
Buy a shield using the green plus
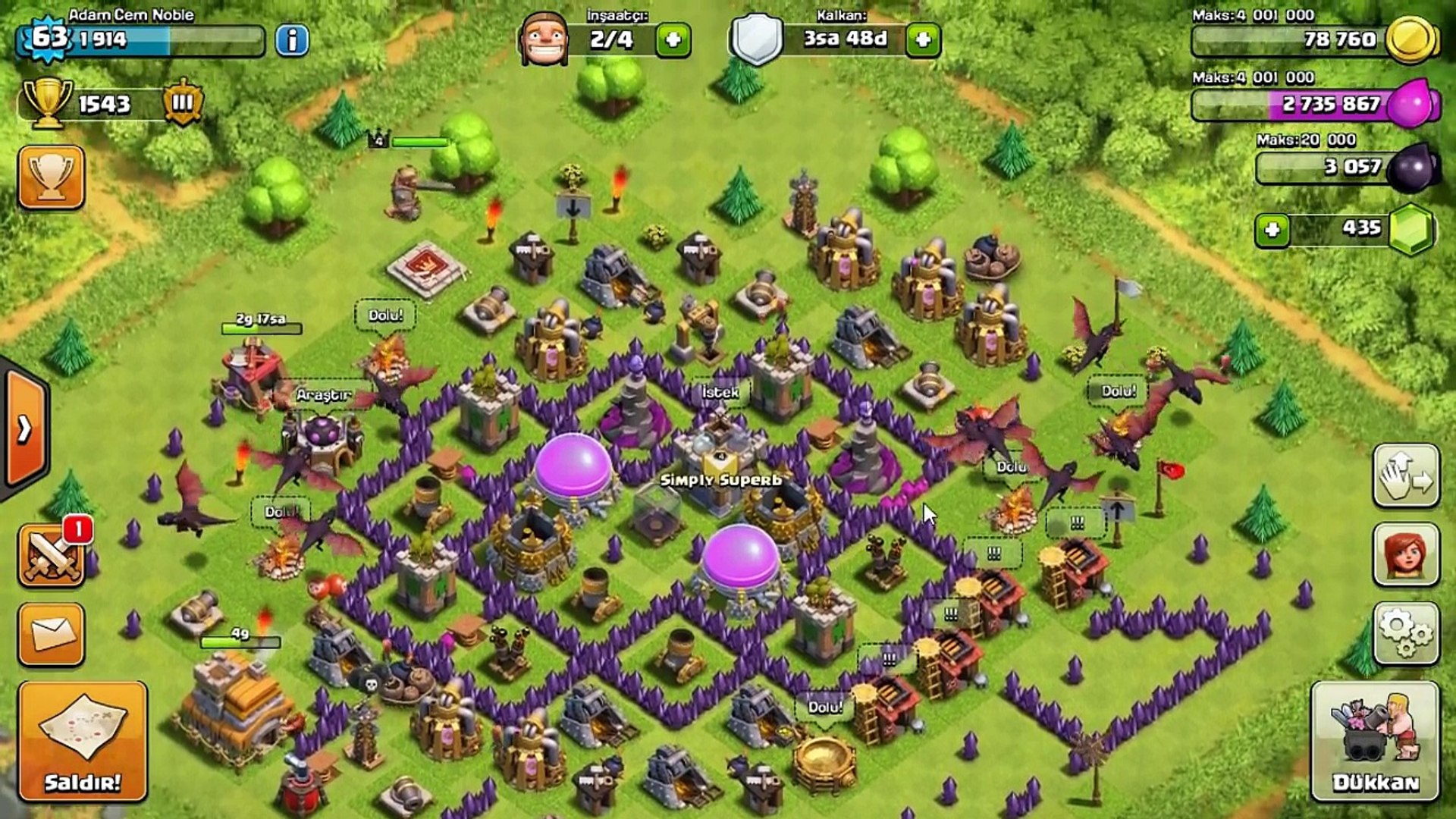[x=923, y=40]
